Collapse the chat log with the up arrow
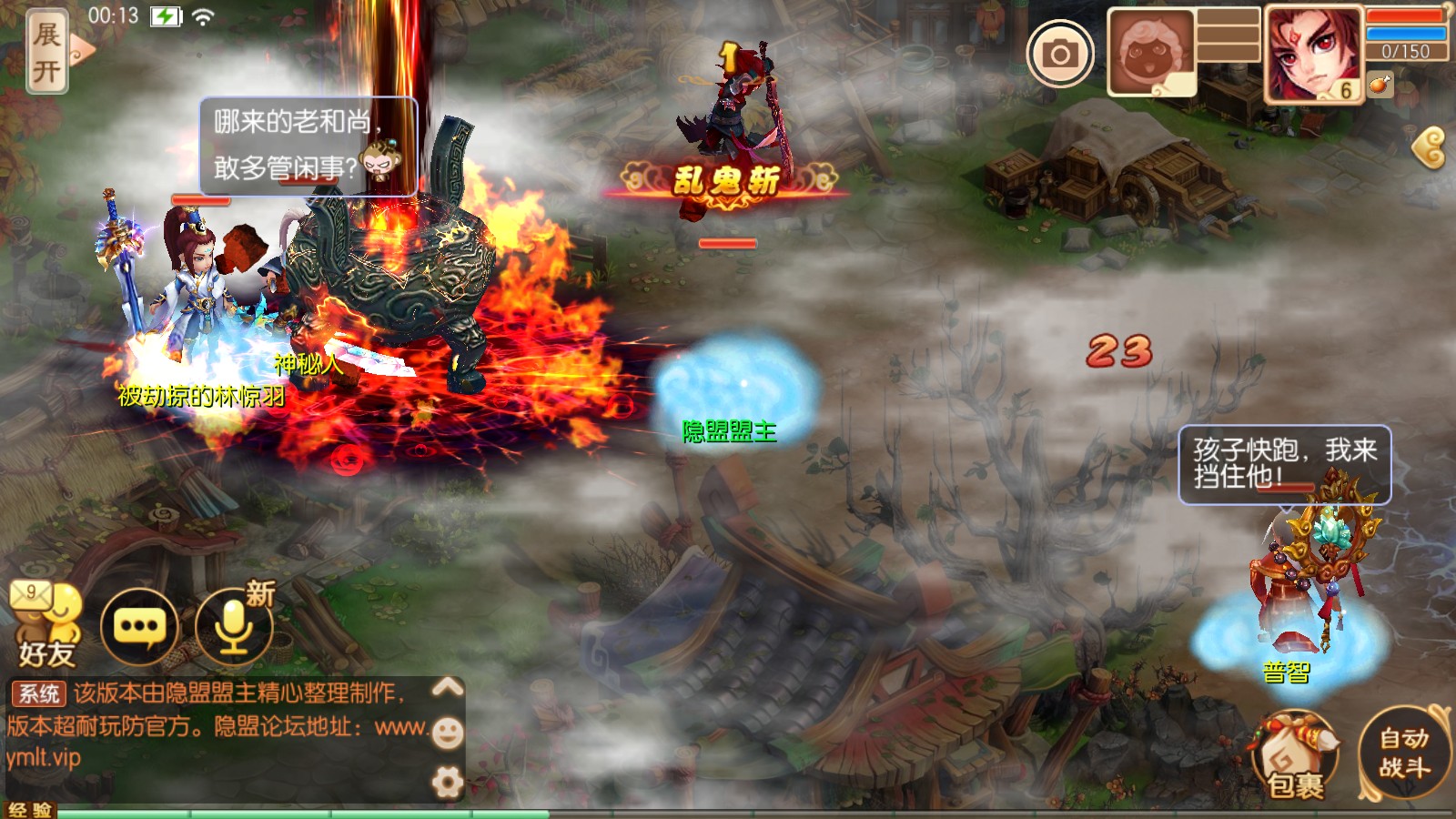The width and height of the screenshot is (1456, 819). [x=447, y=688]
